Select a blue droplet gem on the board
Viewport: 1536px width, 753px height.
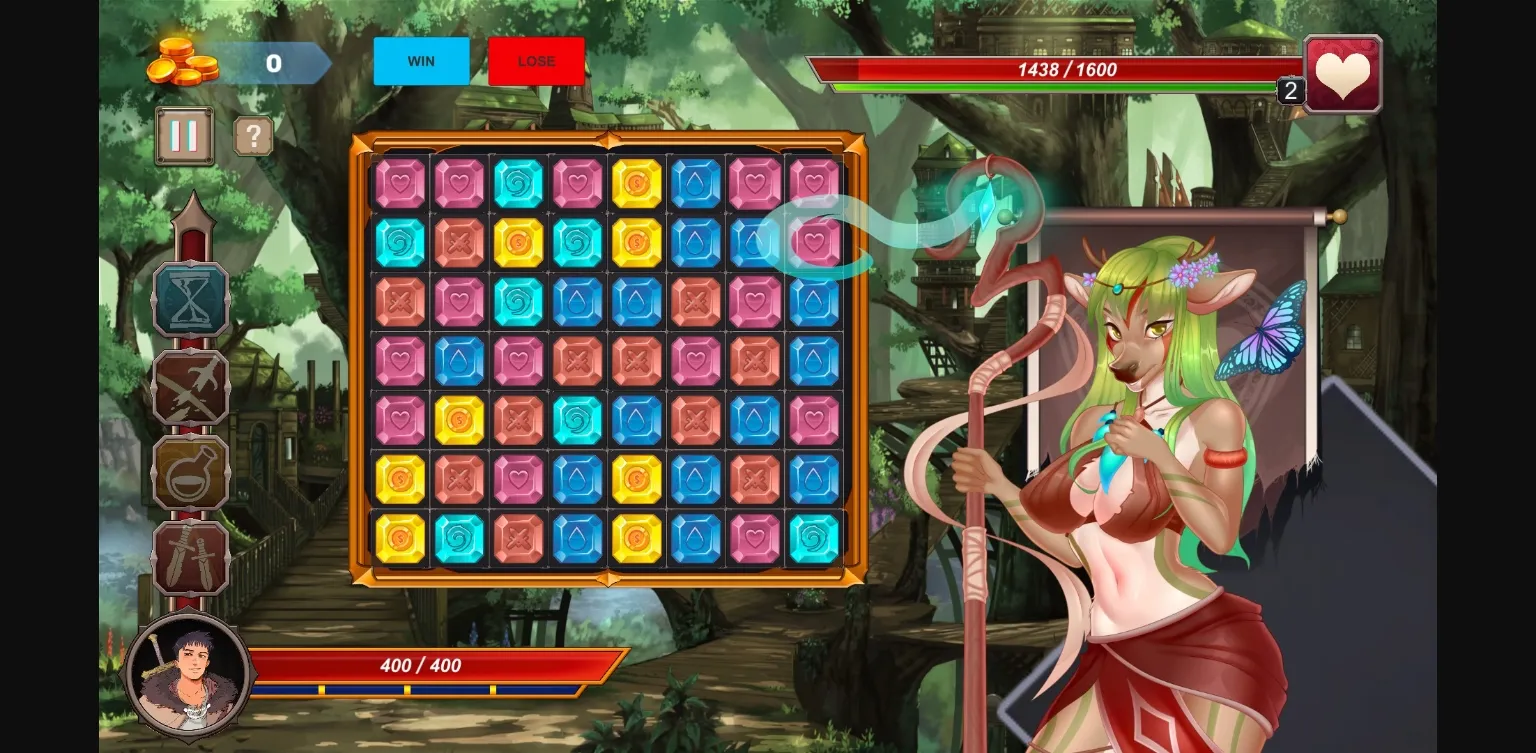(x=695, y=181)
